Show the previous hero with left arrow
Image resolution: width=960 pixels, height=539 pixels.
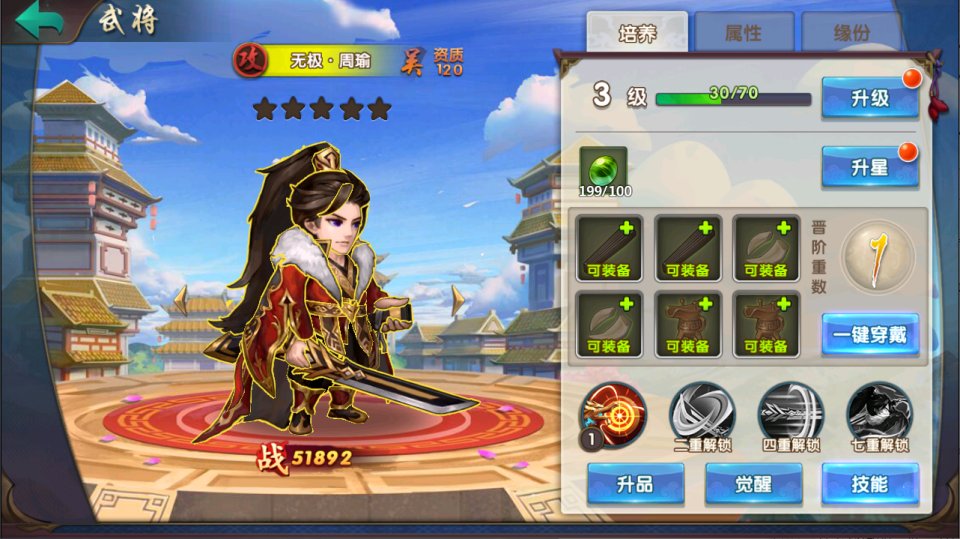[181, 300]
